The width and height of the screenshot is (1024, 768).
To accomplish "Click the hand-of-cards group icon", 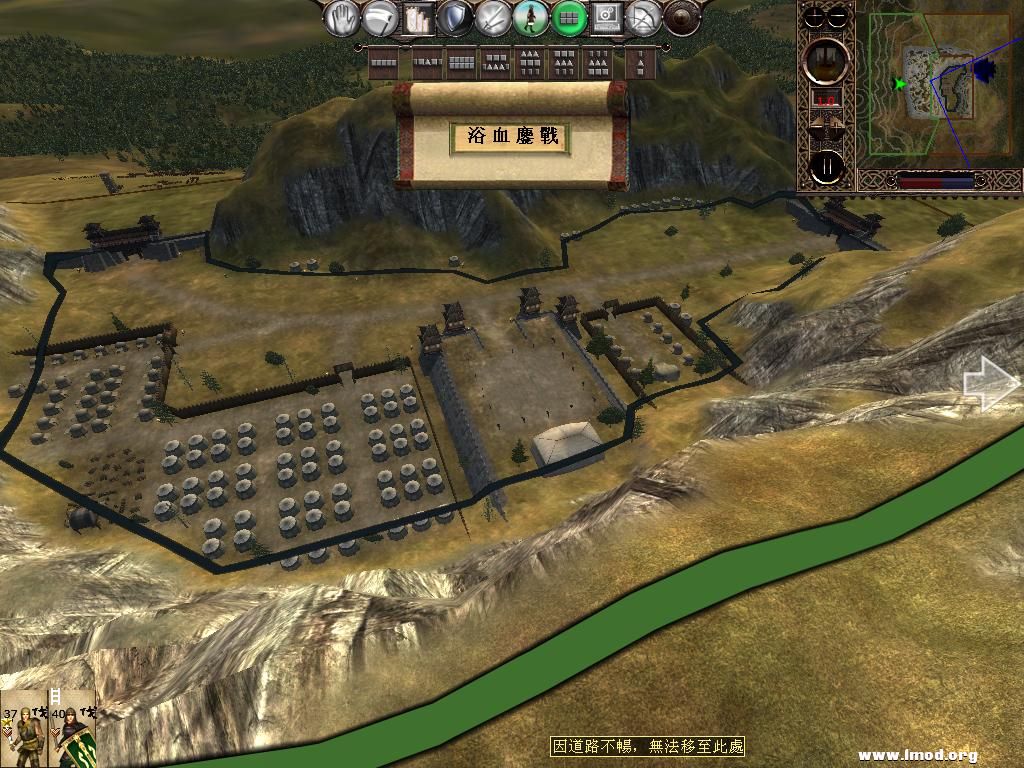I will point(417,18).
